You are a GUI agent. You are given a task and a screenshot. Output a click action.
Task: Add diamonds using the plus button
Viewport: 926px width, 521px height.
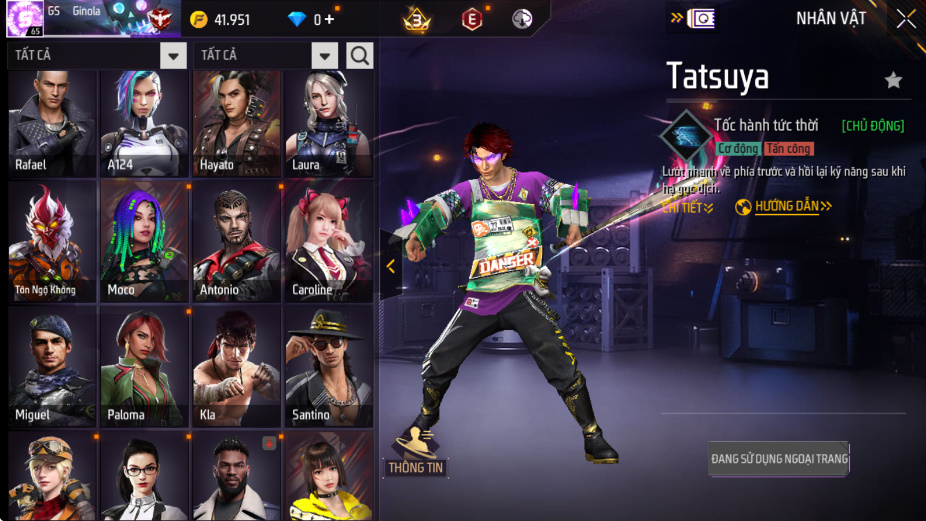pos(330,20)
